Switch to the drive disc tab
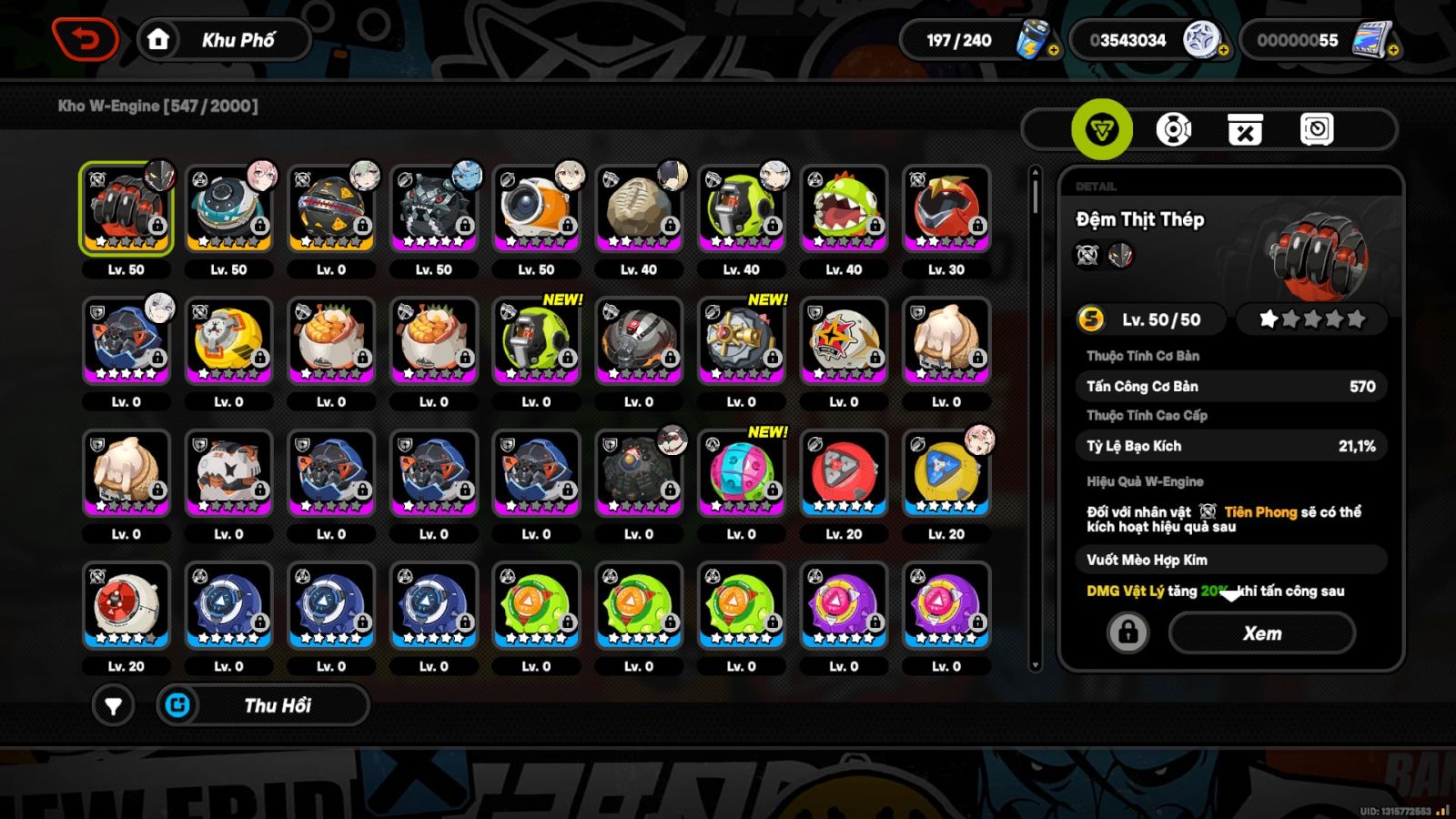 1174,129
